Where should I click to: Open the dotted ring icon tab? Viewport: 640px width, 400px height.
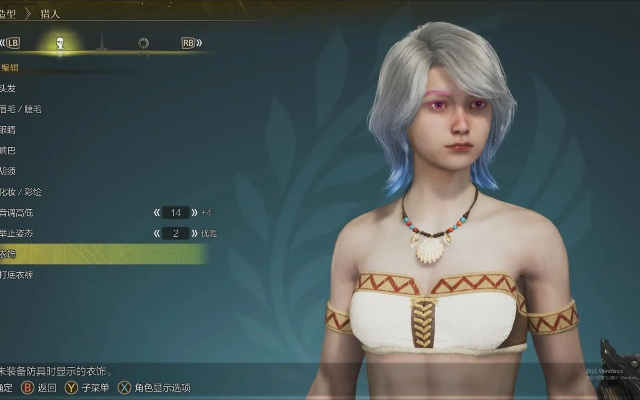pyautogui.click(x=143, y=43)
